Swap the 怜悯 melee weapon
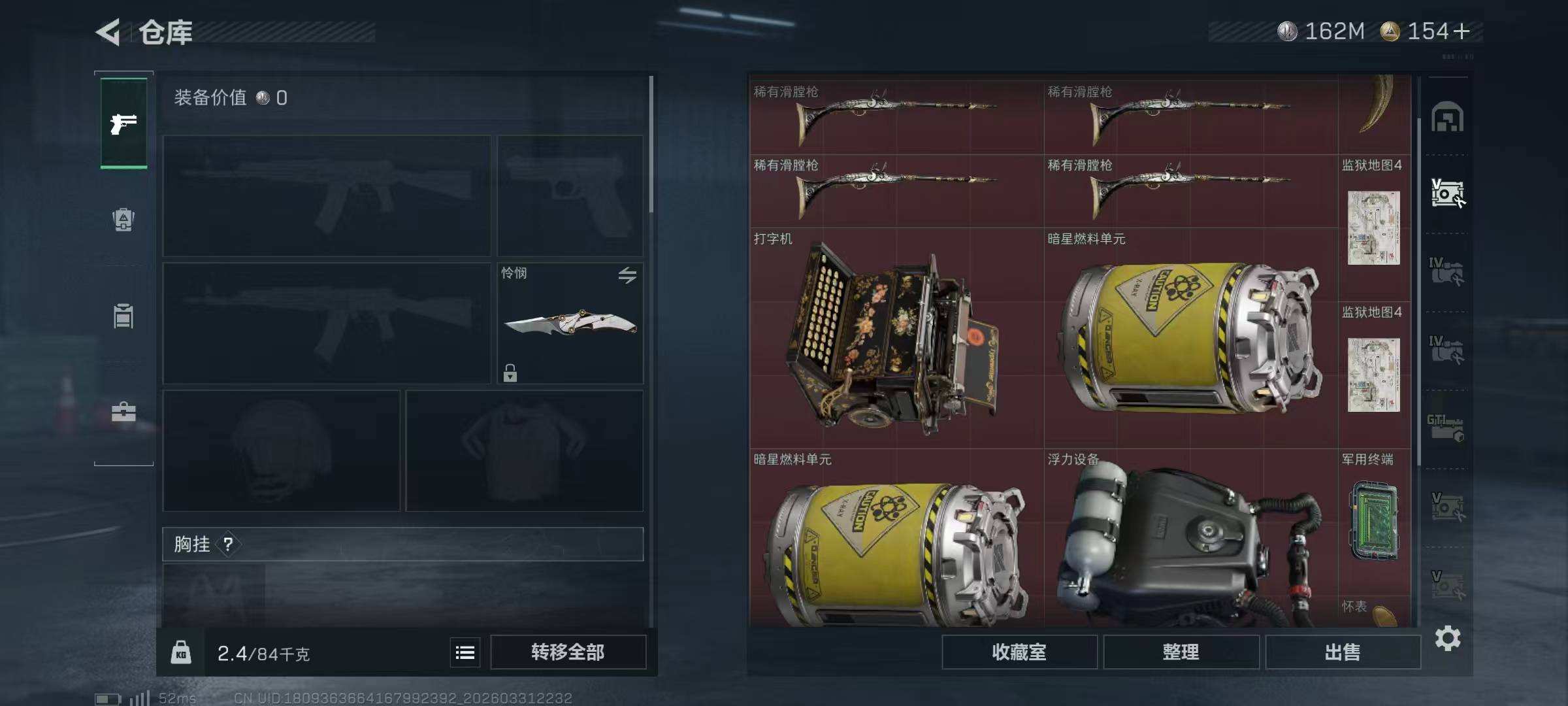 (627, 275)
